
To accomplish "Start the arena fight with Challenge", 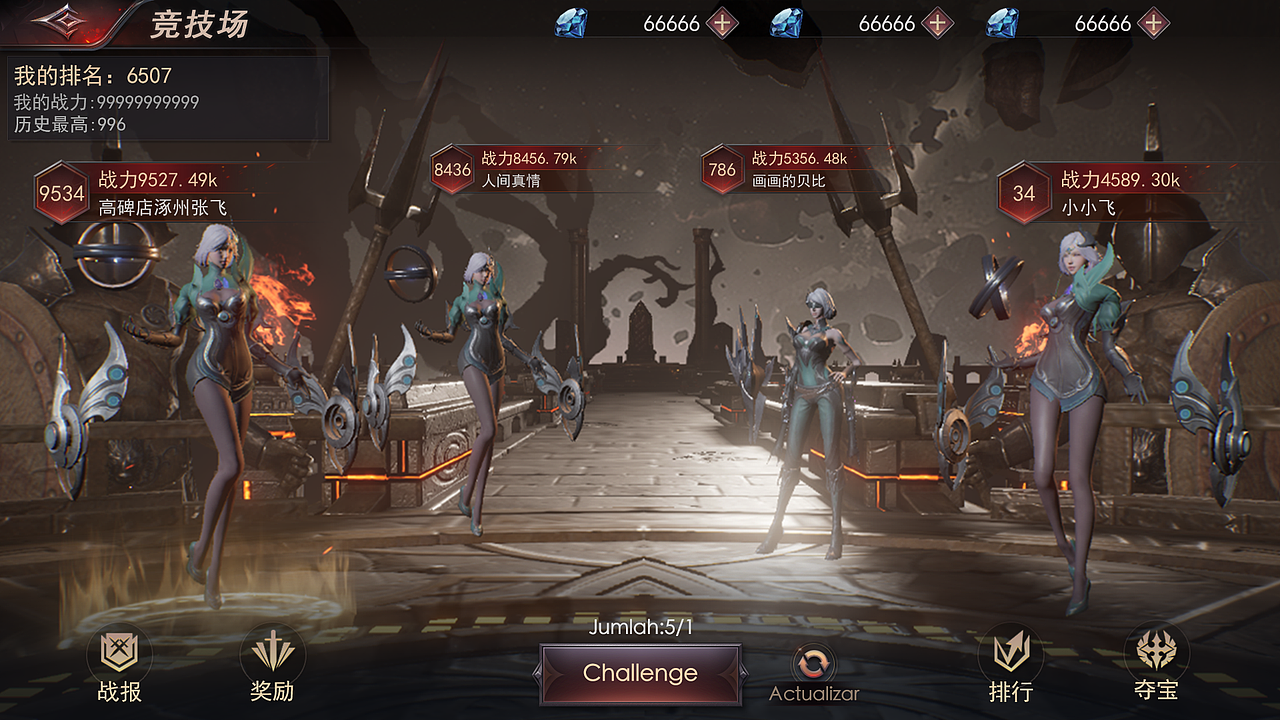I will pos(640,673).
